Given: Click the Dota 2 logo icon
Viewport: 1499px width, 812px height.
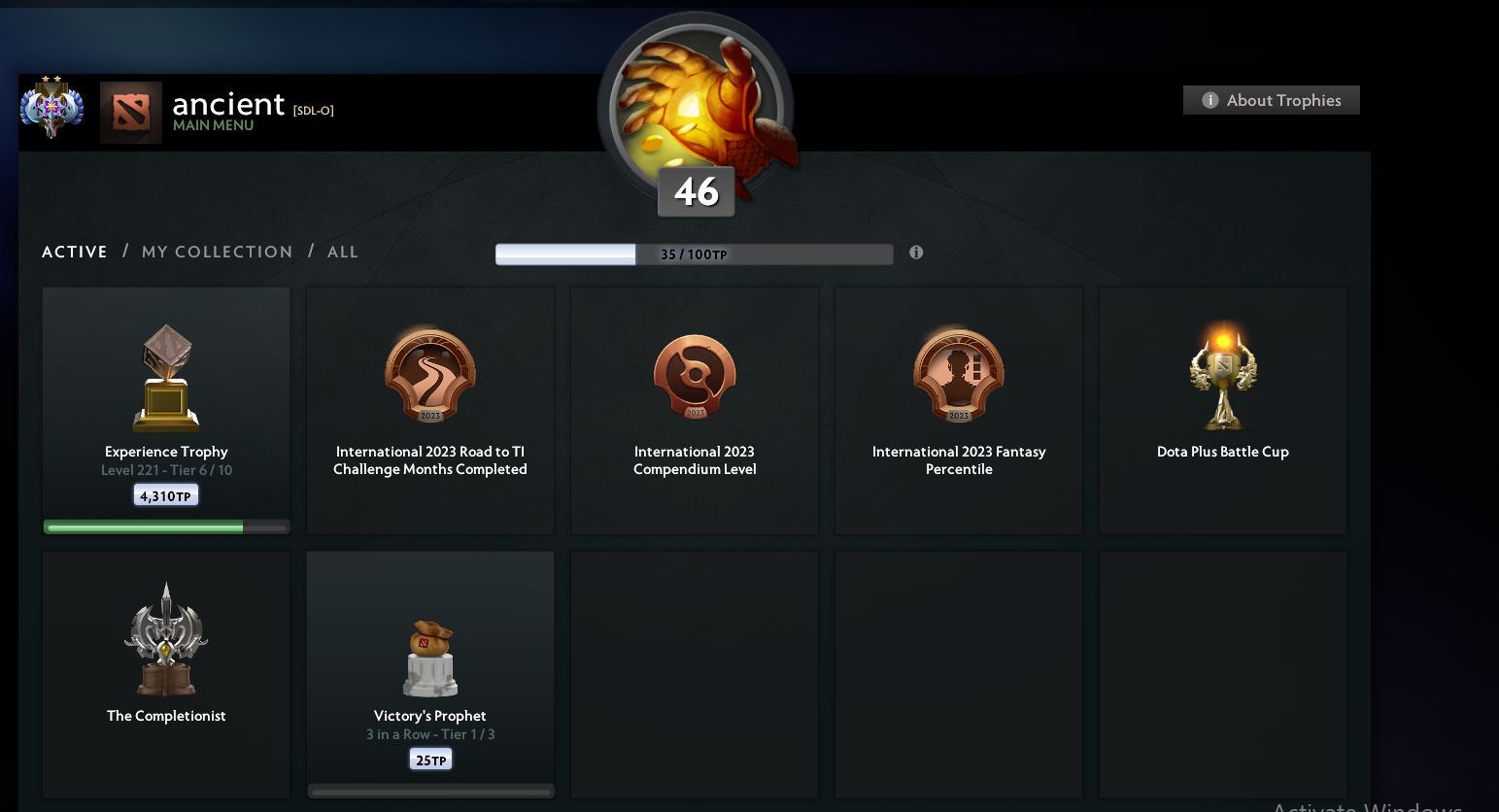Looking at the screenshot, I should click(131, 112).
